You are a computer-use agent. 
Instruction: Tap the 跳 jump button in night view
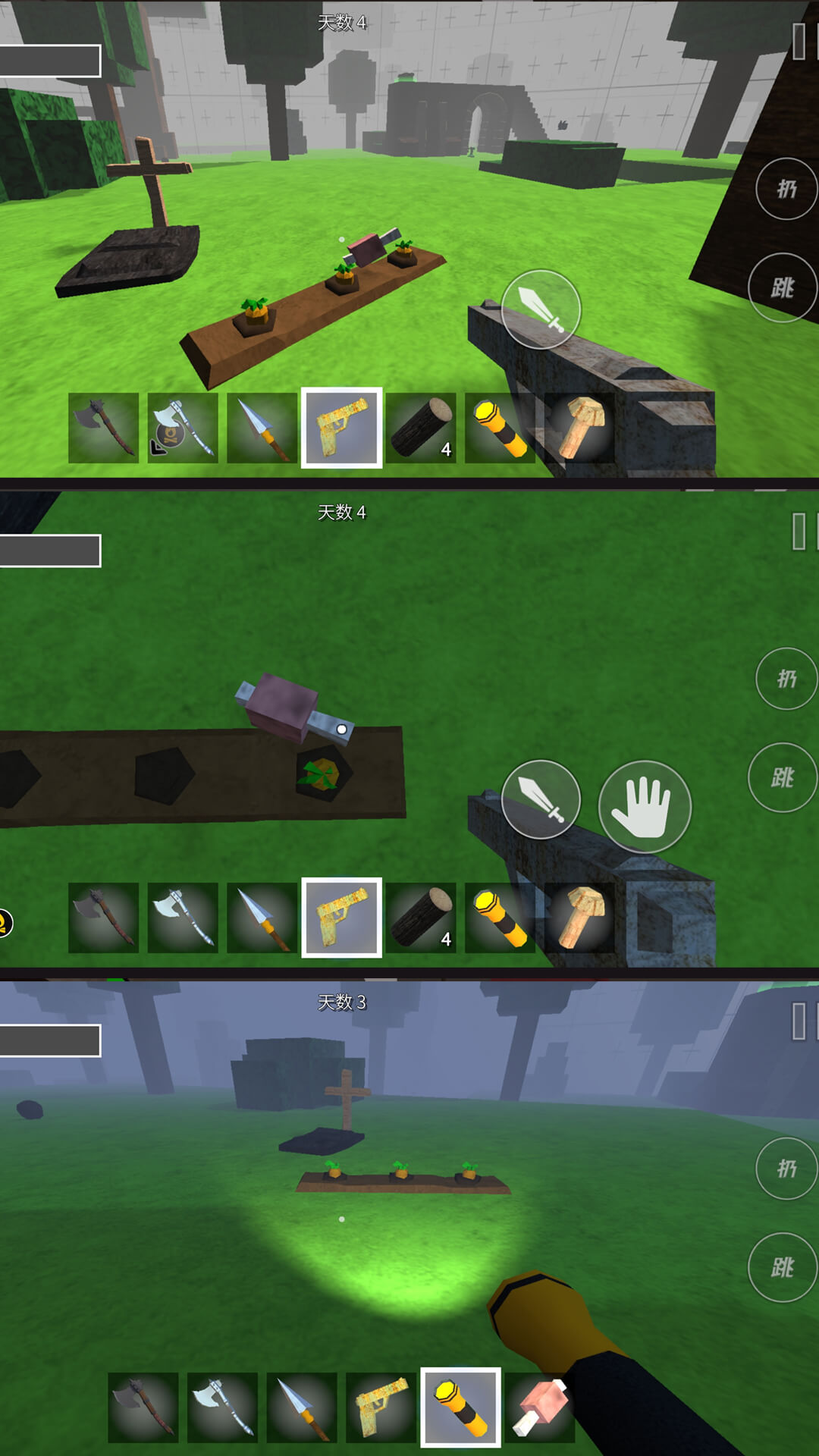782,1267
